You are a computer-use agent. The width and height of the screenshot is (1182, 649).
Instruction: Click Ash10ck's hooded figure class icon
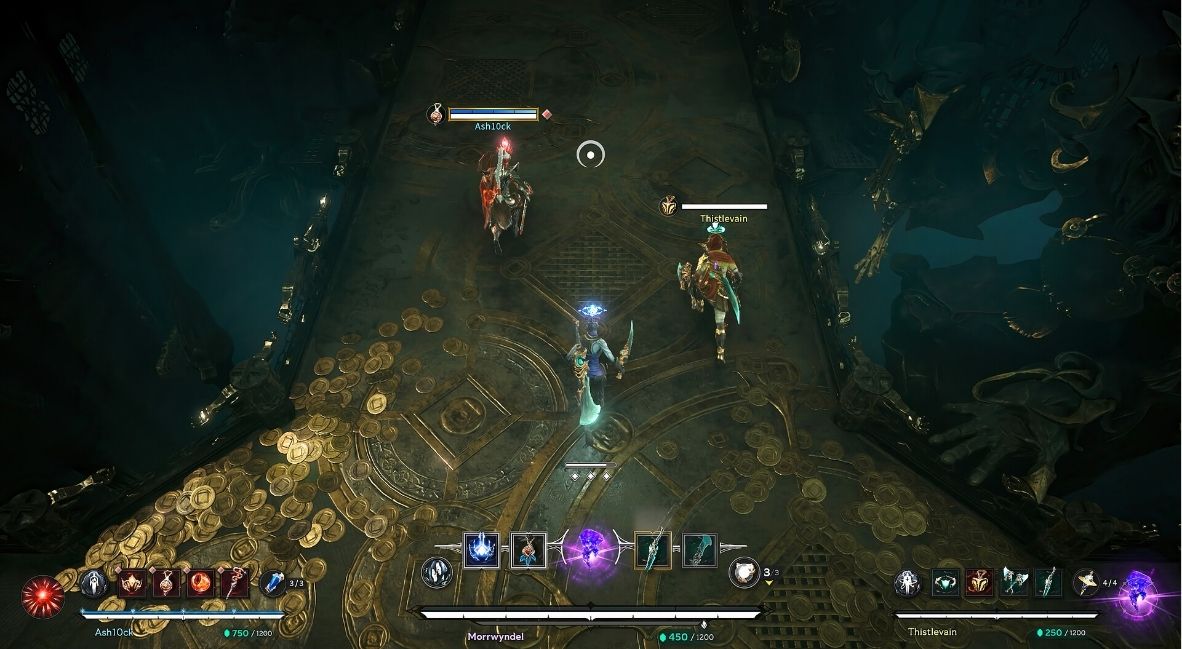click(x=94, y=583)
